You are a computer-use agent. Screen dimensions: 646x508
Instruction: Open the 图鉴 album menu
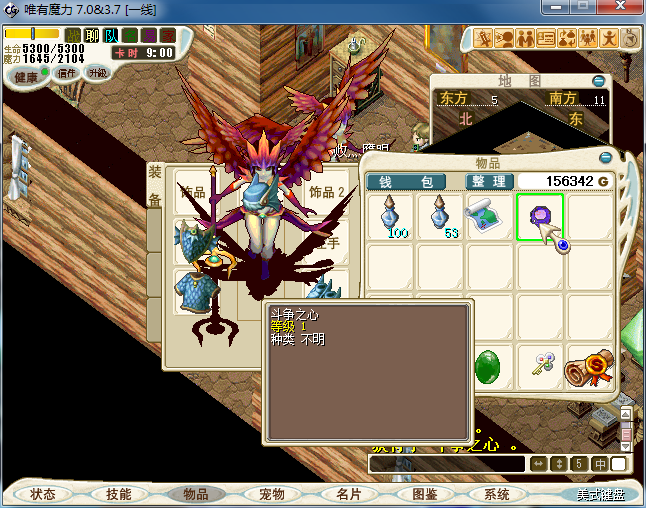pos(424,494)
